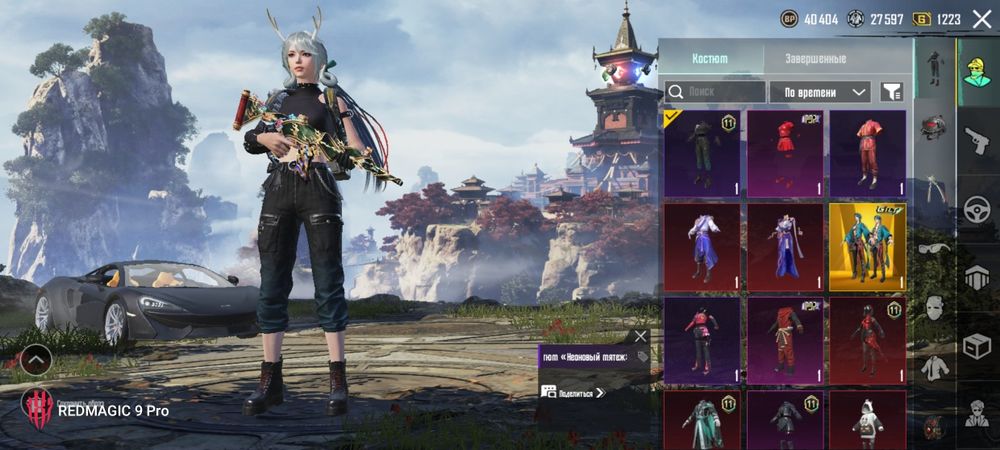Open the backpack category icon

tap(934, 128)
